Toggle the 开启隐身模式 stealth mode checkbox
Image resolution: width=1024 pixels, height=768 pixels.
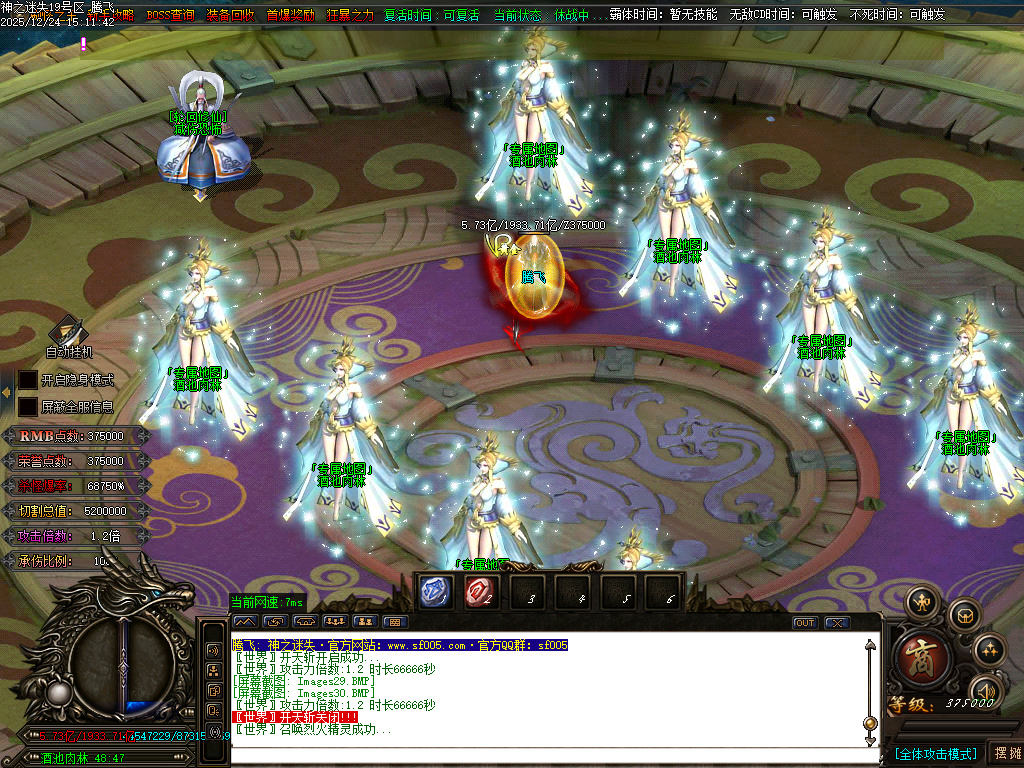[28, 380]
